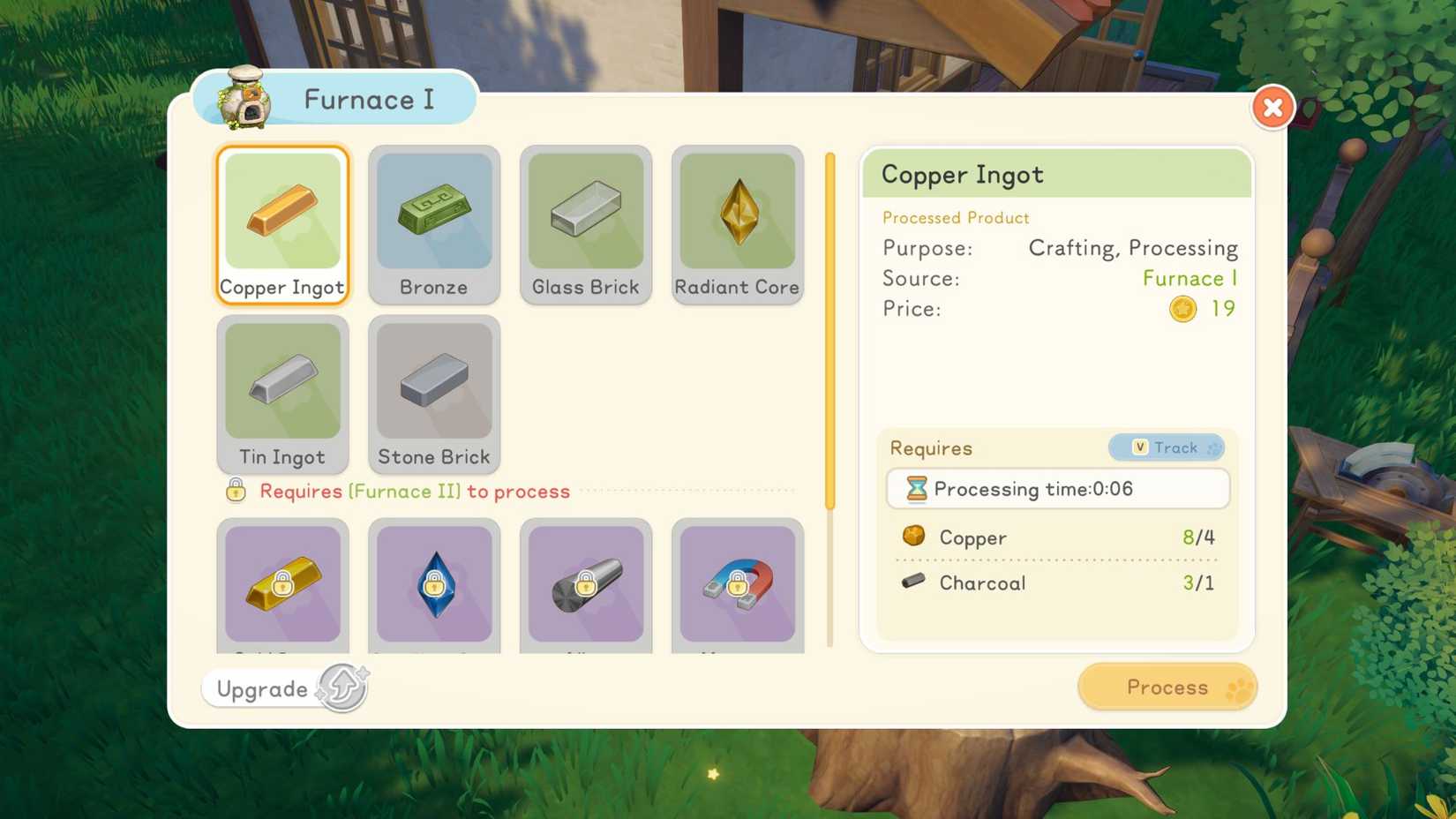Open the Glass Brick recipe

[586, 216]
